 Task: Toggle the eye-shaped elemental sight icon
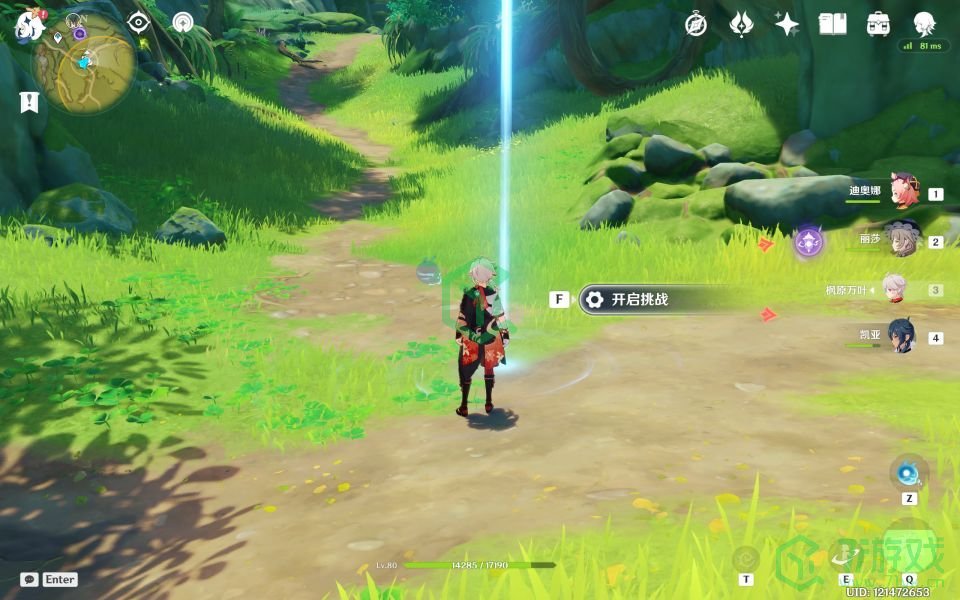[x=139, y=22]
